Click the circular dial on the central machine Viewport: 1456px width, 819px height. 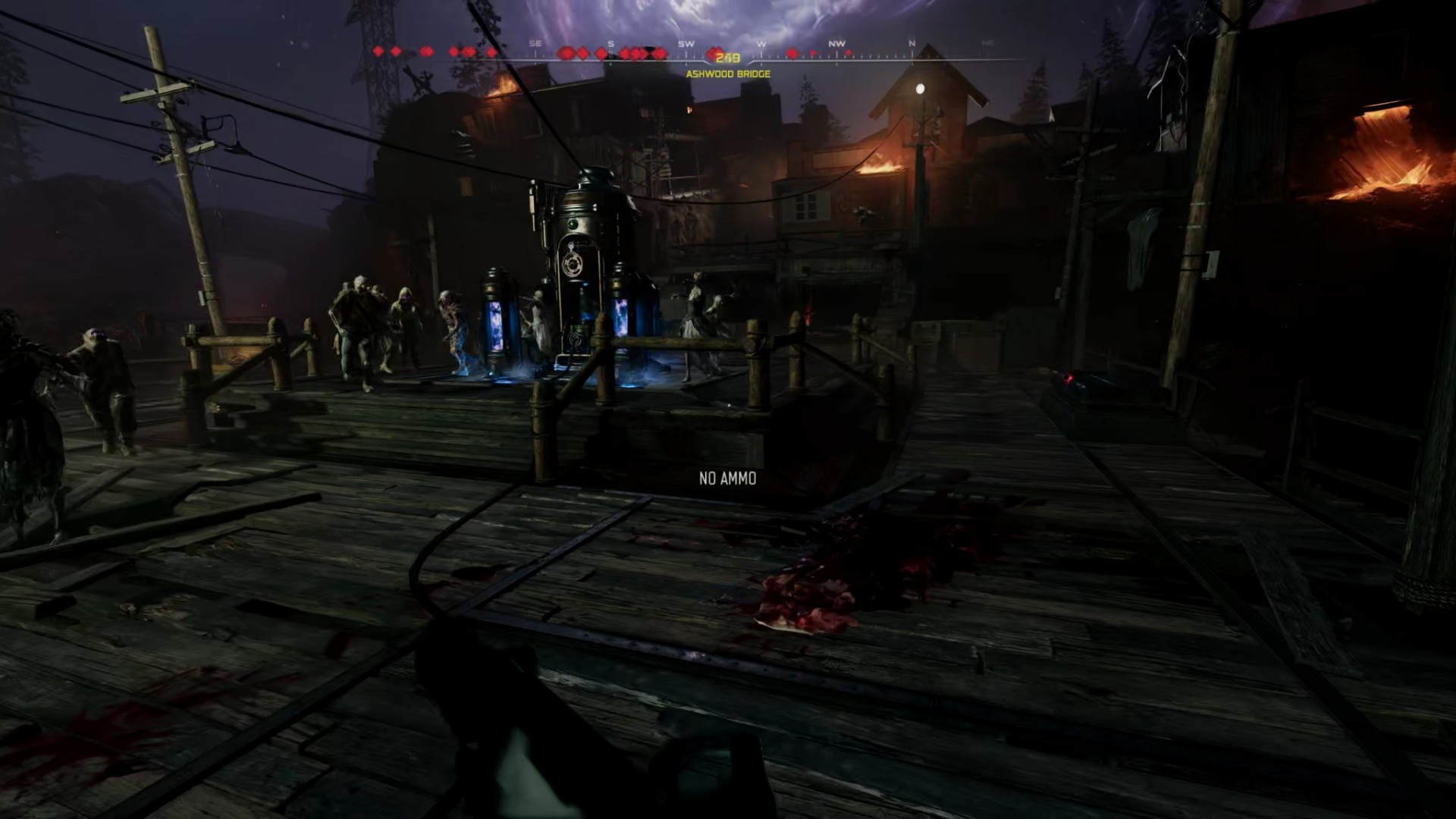[x=573, y=265]
